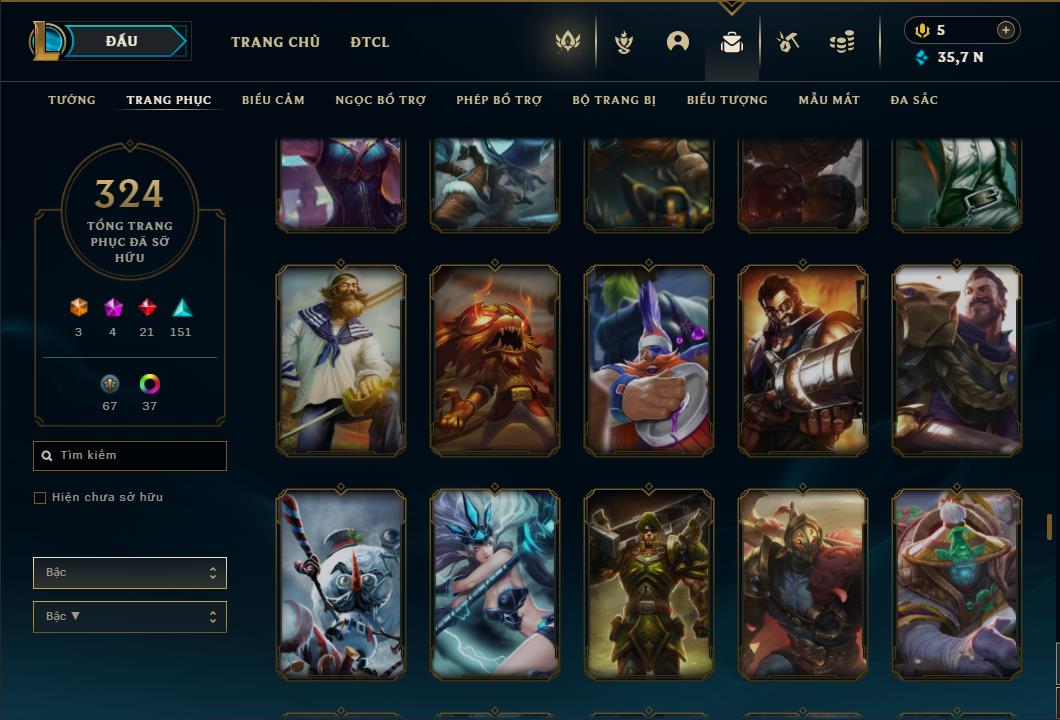Image resolution: width=1060 pixels, height=720 pixels.
Task: Open the Bậc ▼ sort dropdown
Action: (130, 617)
